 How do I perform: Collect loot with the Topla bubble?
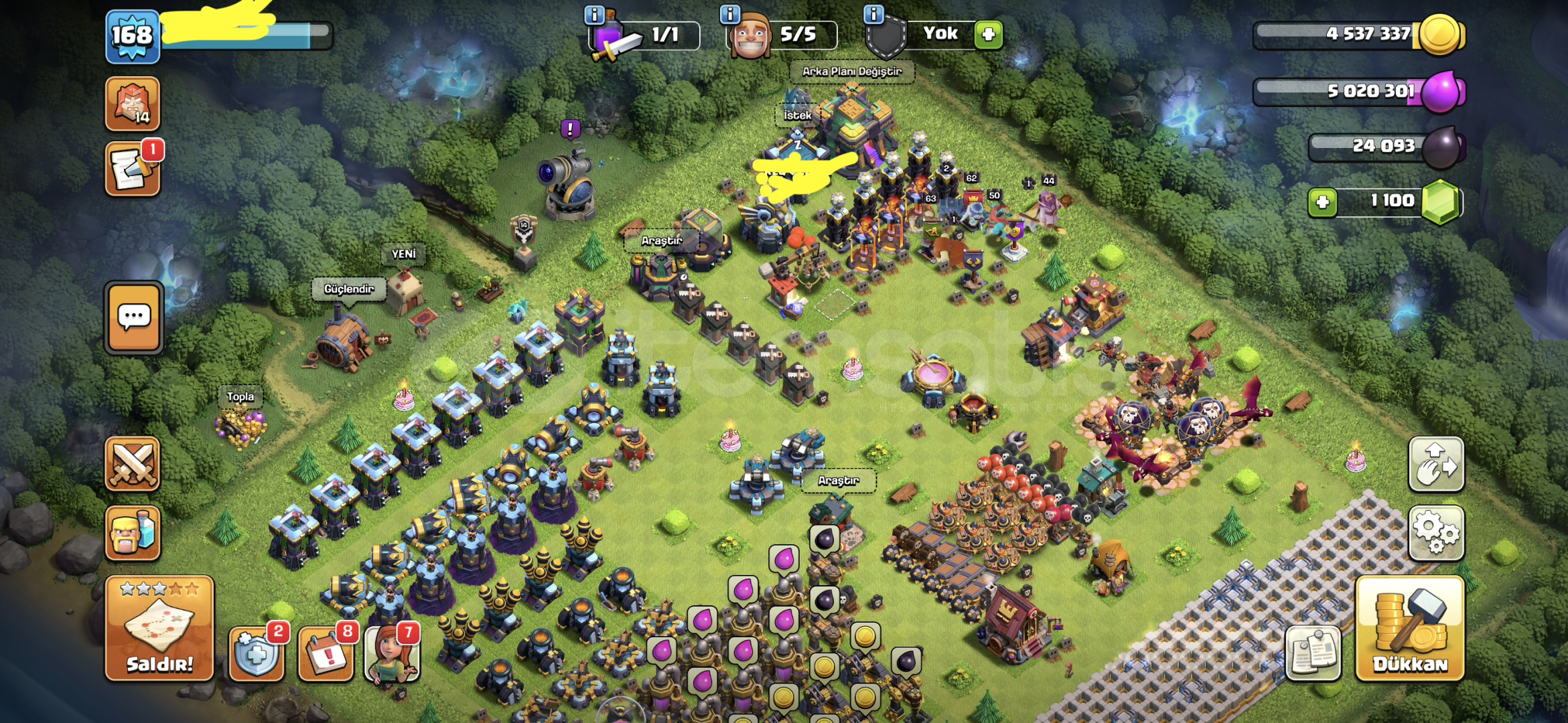tap(240, 397)
